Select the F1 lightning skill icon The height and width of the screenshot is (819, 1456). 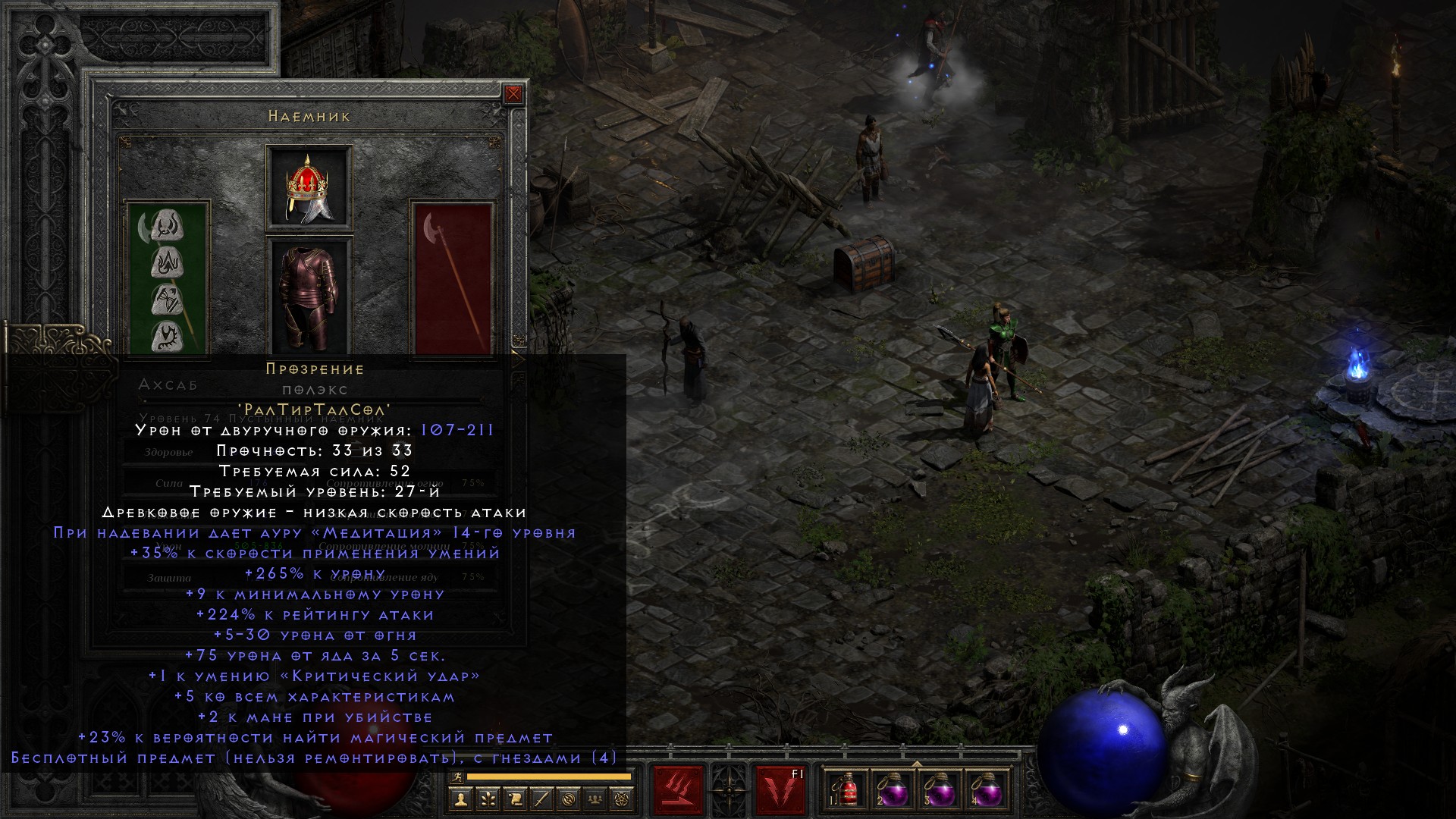[x=780, y=791]
